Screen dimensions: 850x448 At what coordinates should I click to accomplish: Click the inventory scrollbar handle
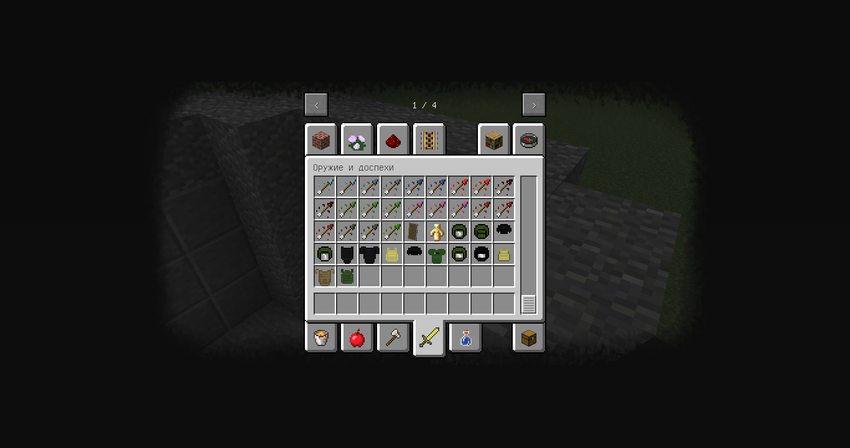[528, 304]
